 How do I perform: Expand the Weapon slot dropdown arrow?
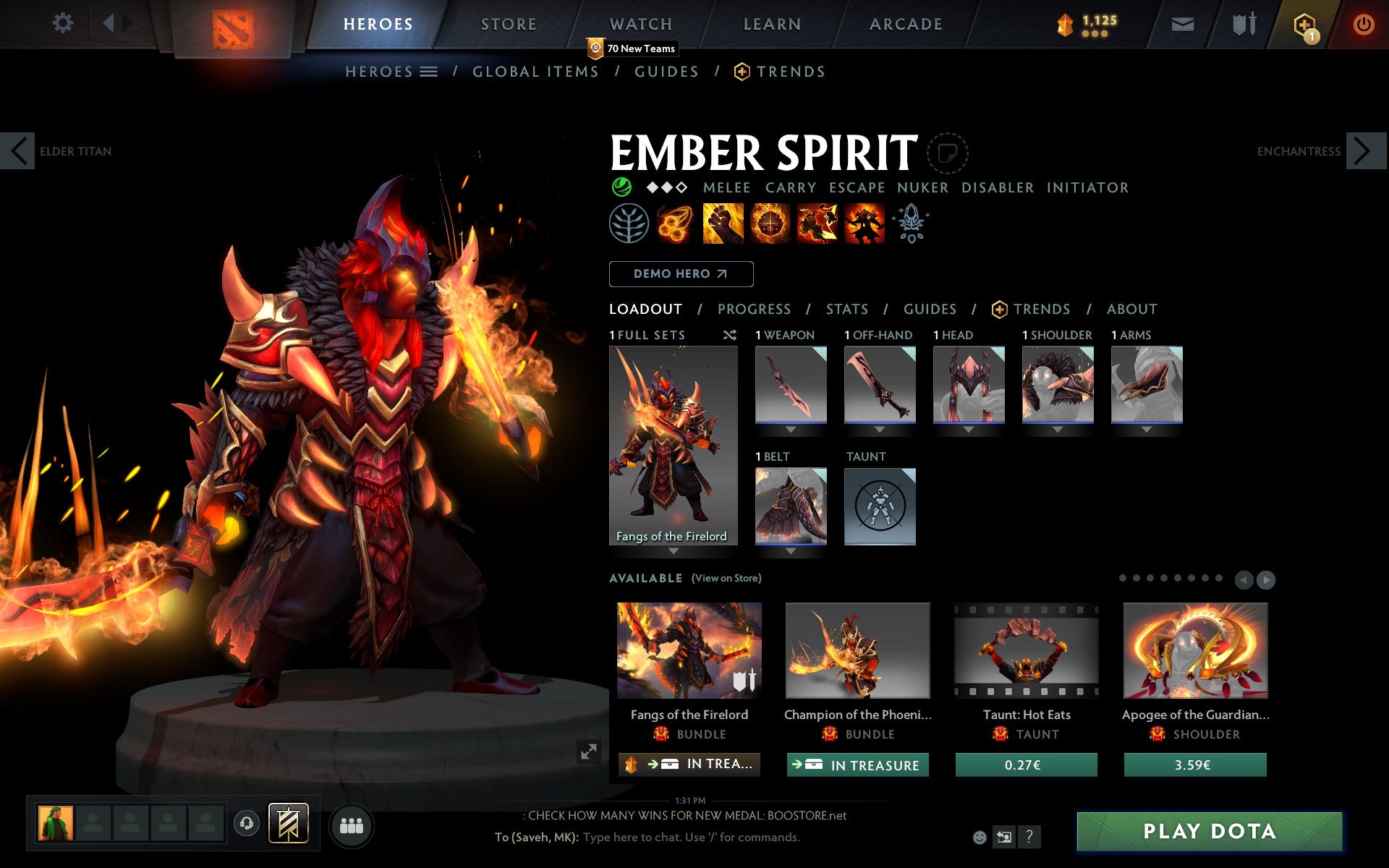pyautogui.click(x=791, y=428)
